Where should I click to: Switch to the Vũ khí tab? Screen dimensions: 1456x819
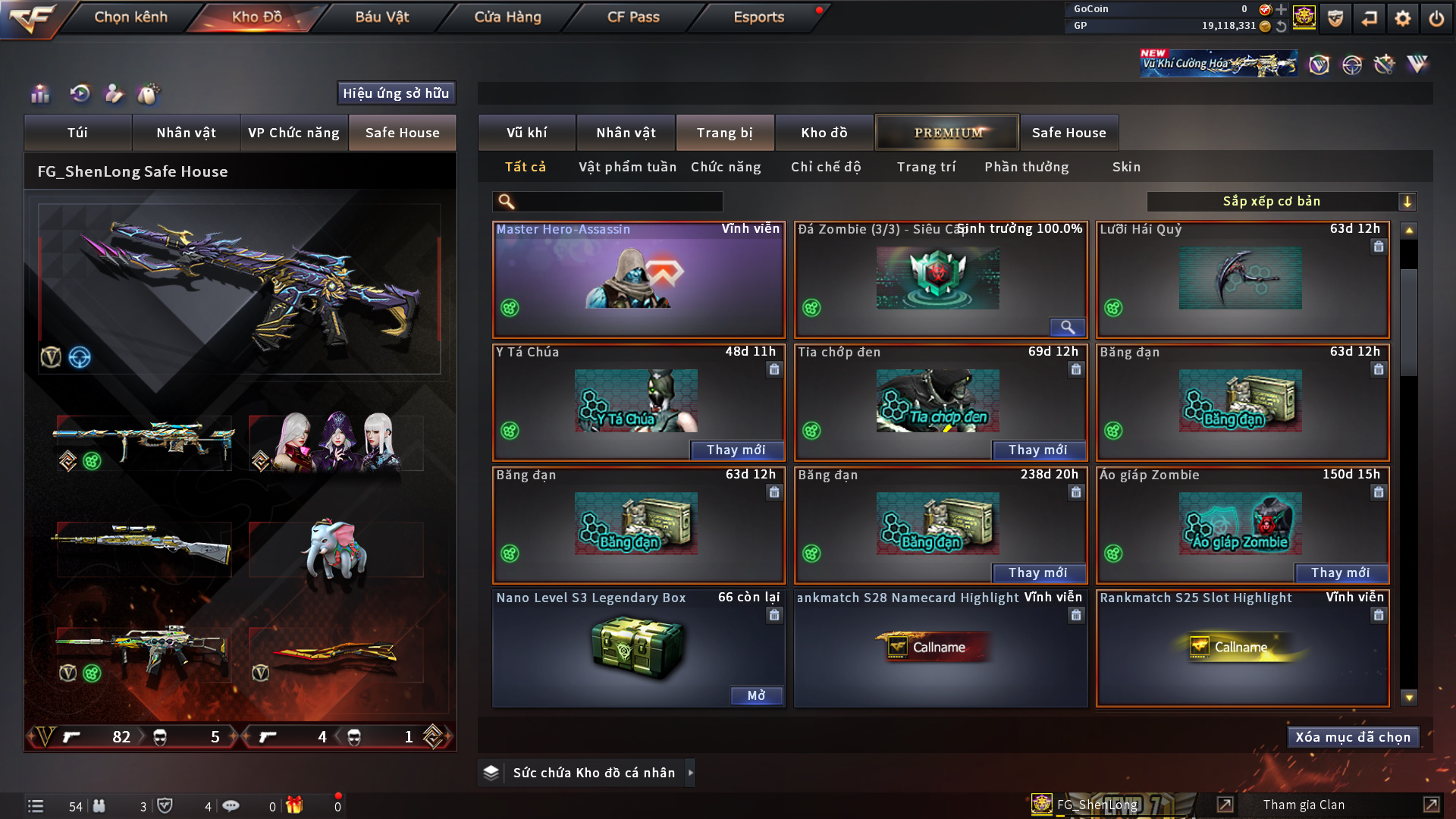pyautogui.click(x=526, y=133)
